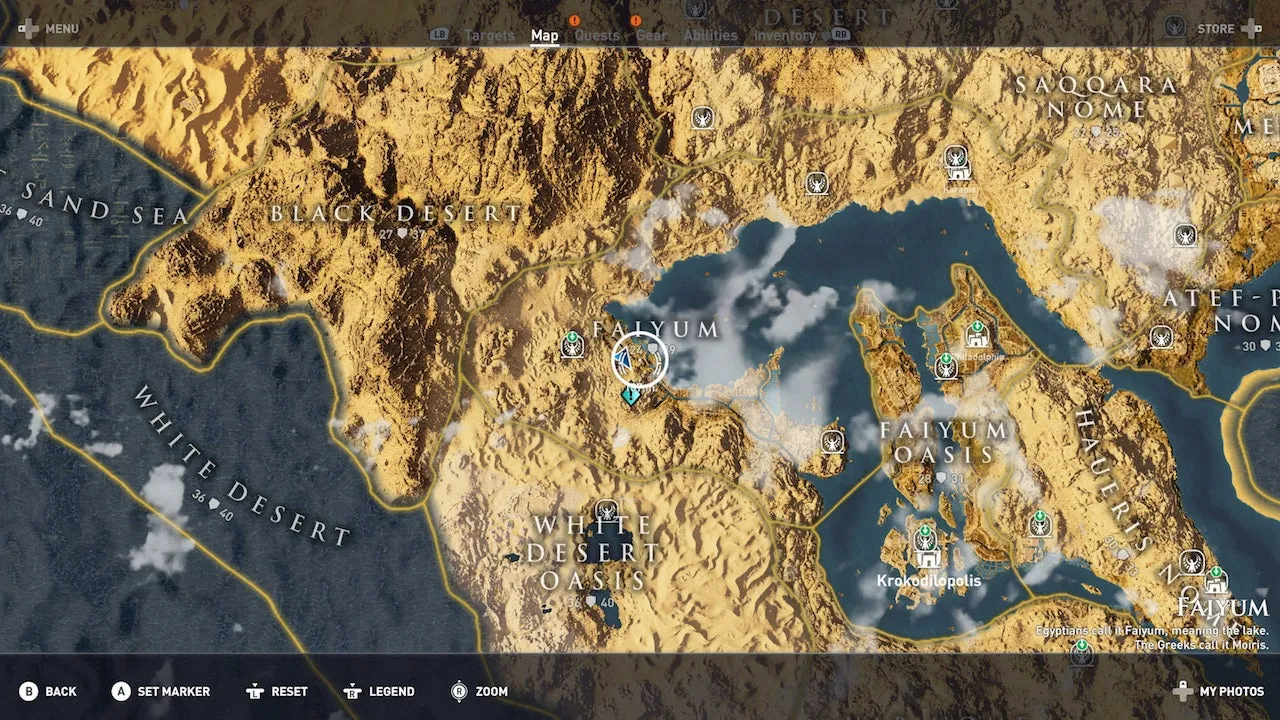Open the Menu option
The height and width of the screenshot is (720, 1280).
pyautogui.click(x=49, y=29)
